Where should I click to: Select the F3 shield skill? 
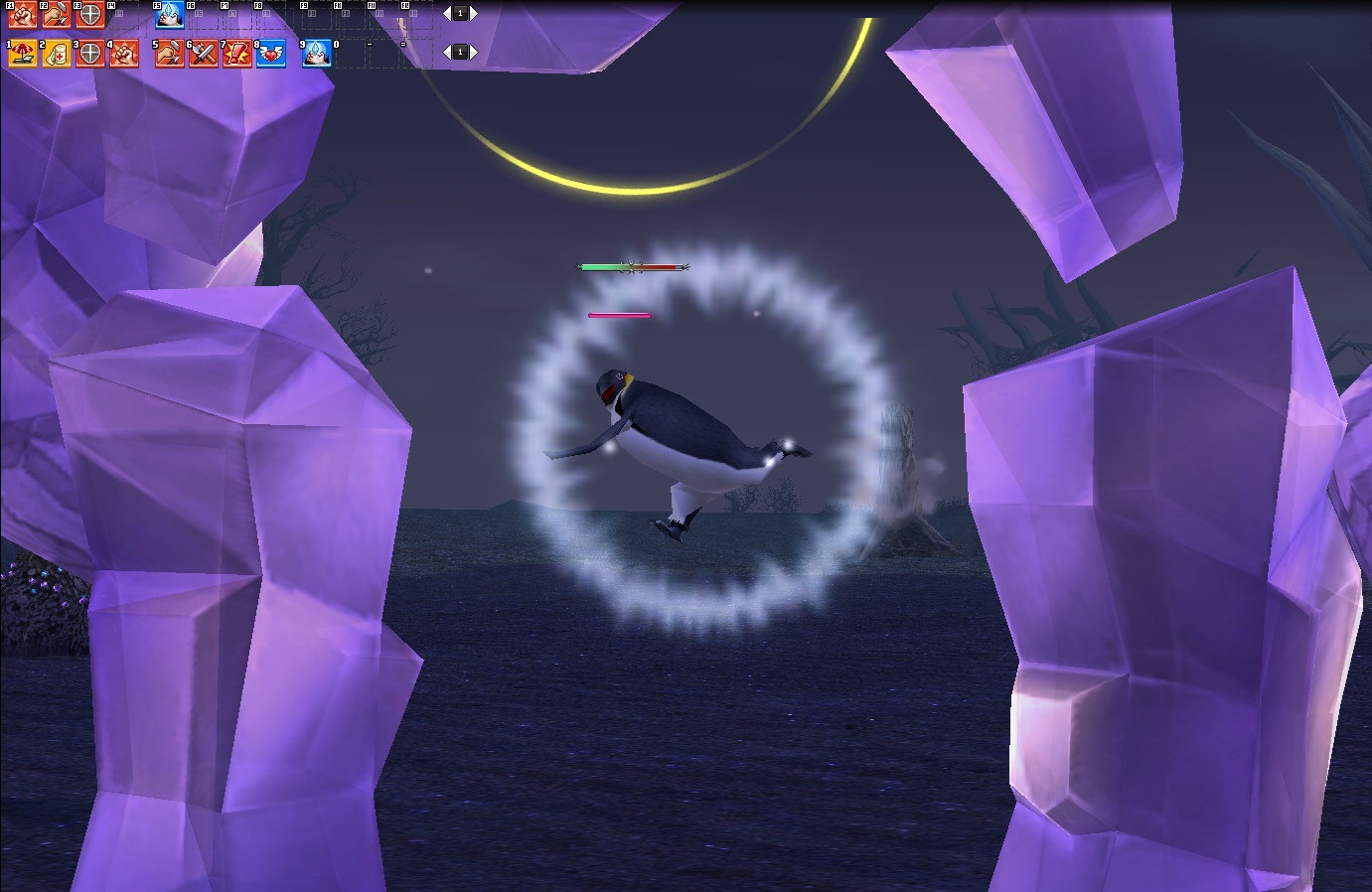coord(89,15)
